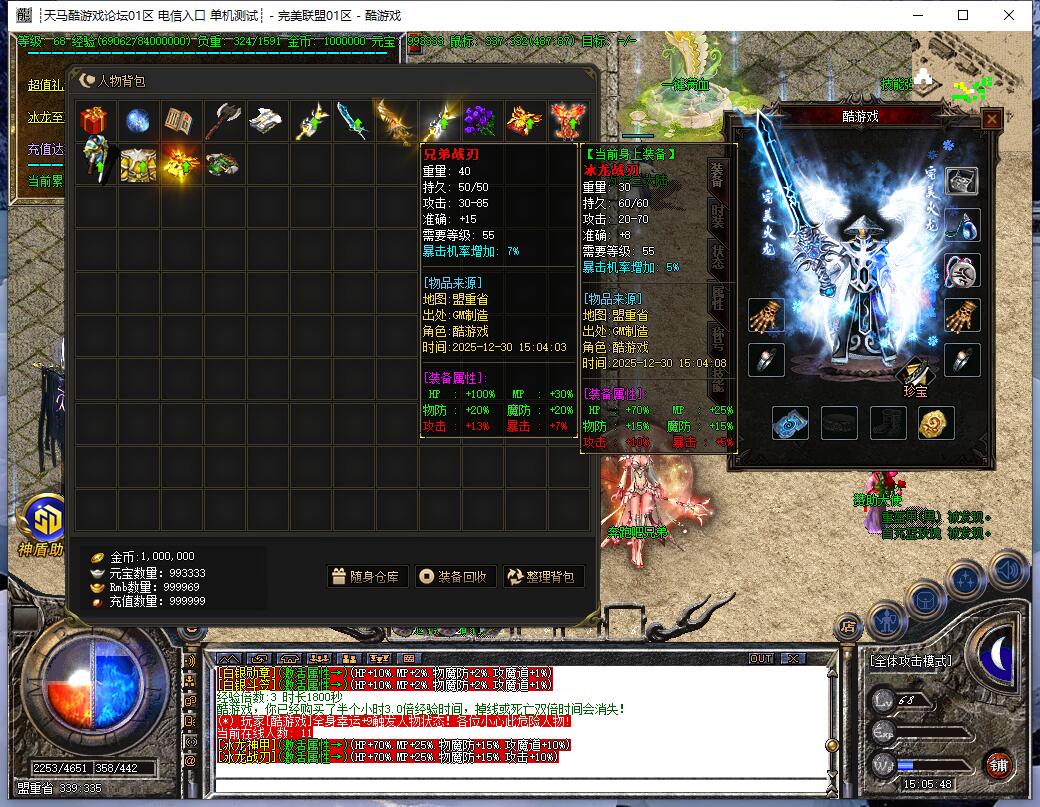Maximize the game window
The width and height of the screenshot is (1040, 807).
[963, 15]
